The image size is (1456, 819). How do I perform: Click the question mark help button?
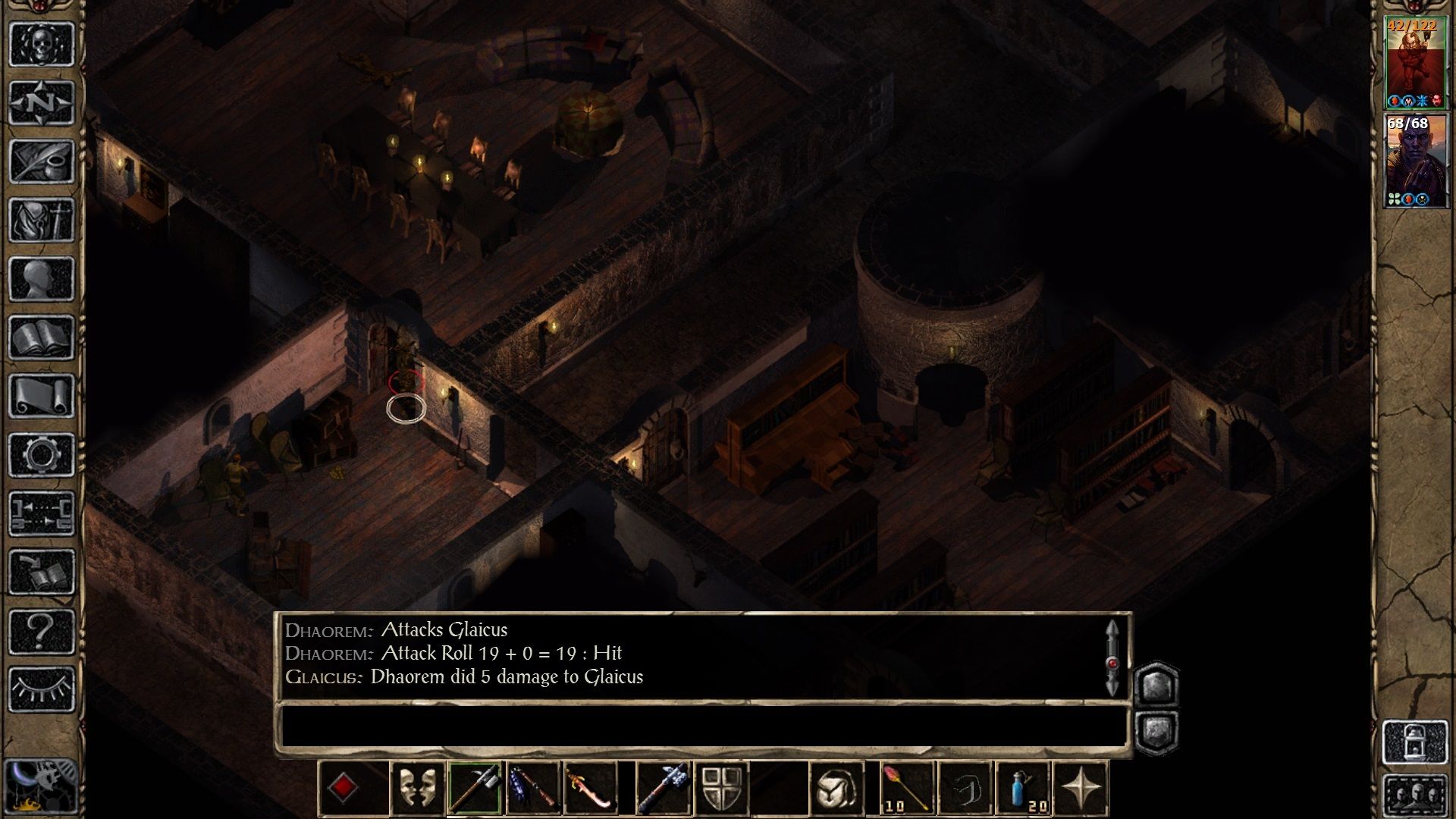[x=42, y=631]
